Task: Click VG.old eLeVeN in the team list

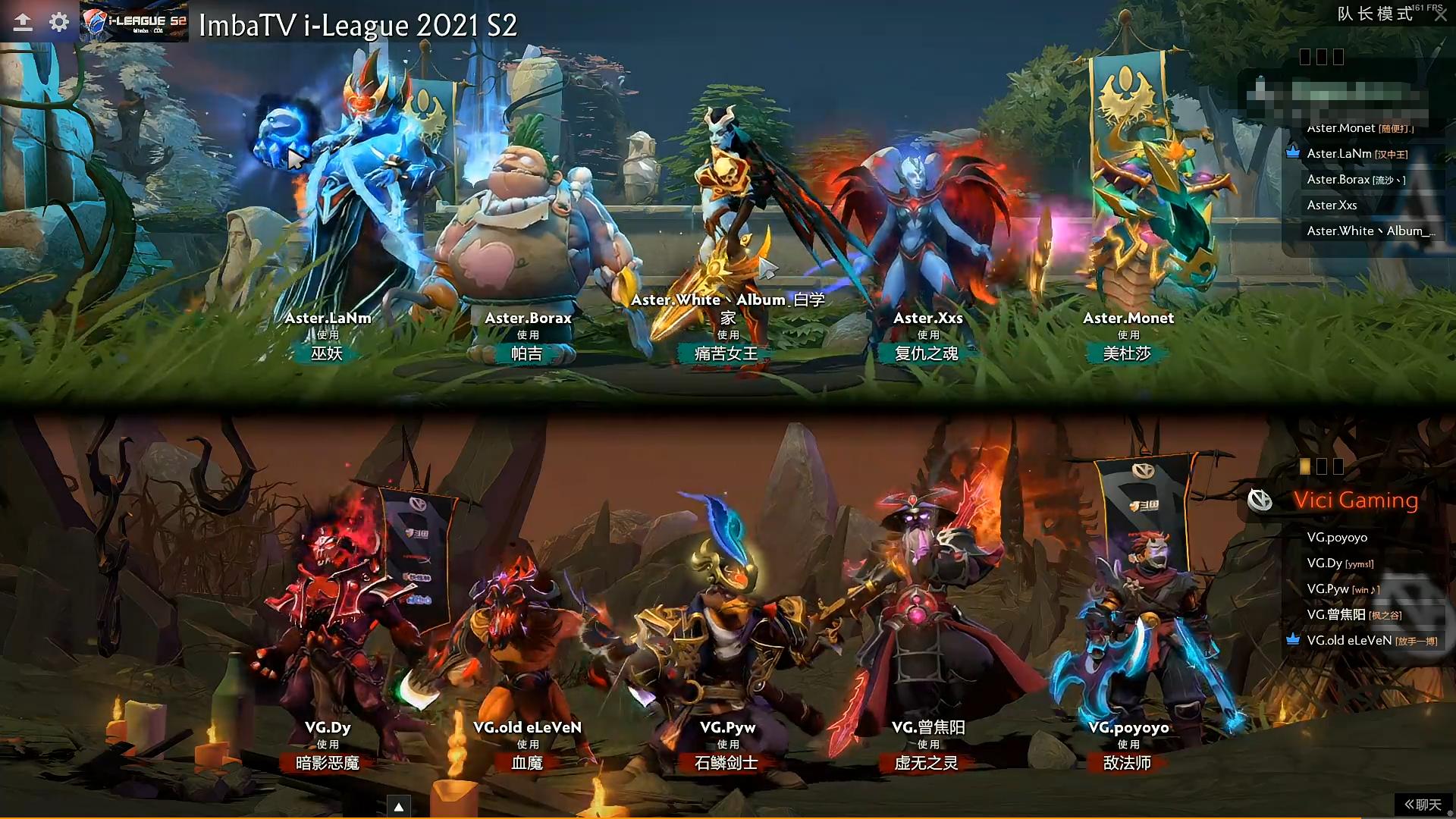Action: coord(1371,641)
